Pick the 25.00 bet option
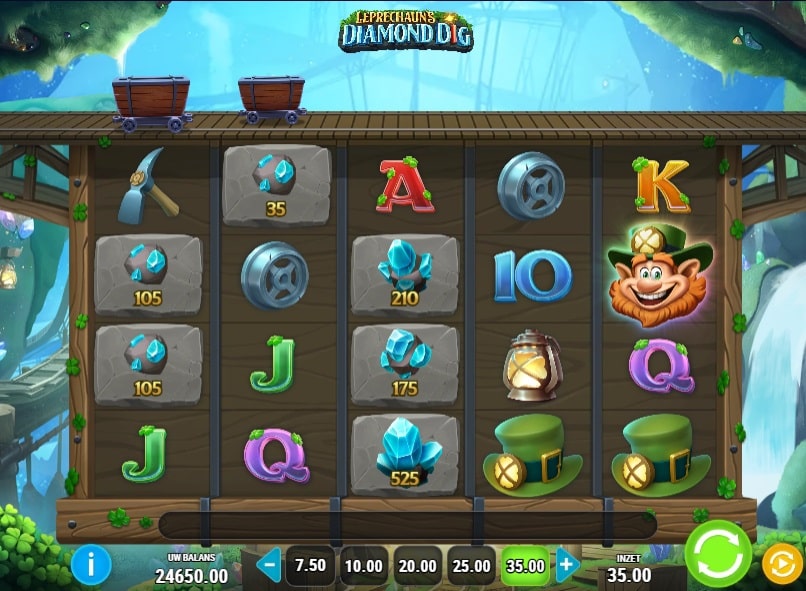The height and width of the screenshot is (591, 806). 472,565
